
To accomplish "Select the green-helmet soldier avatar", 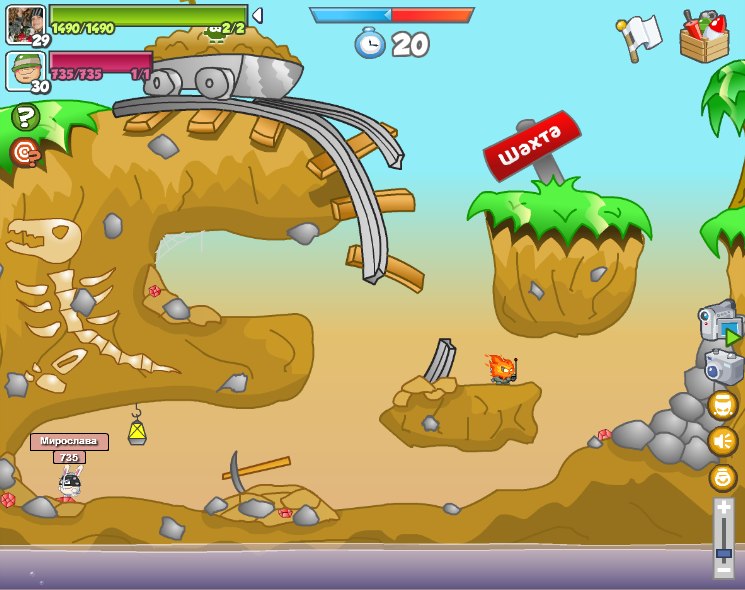I will [x=25, y=70].
